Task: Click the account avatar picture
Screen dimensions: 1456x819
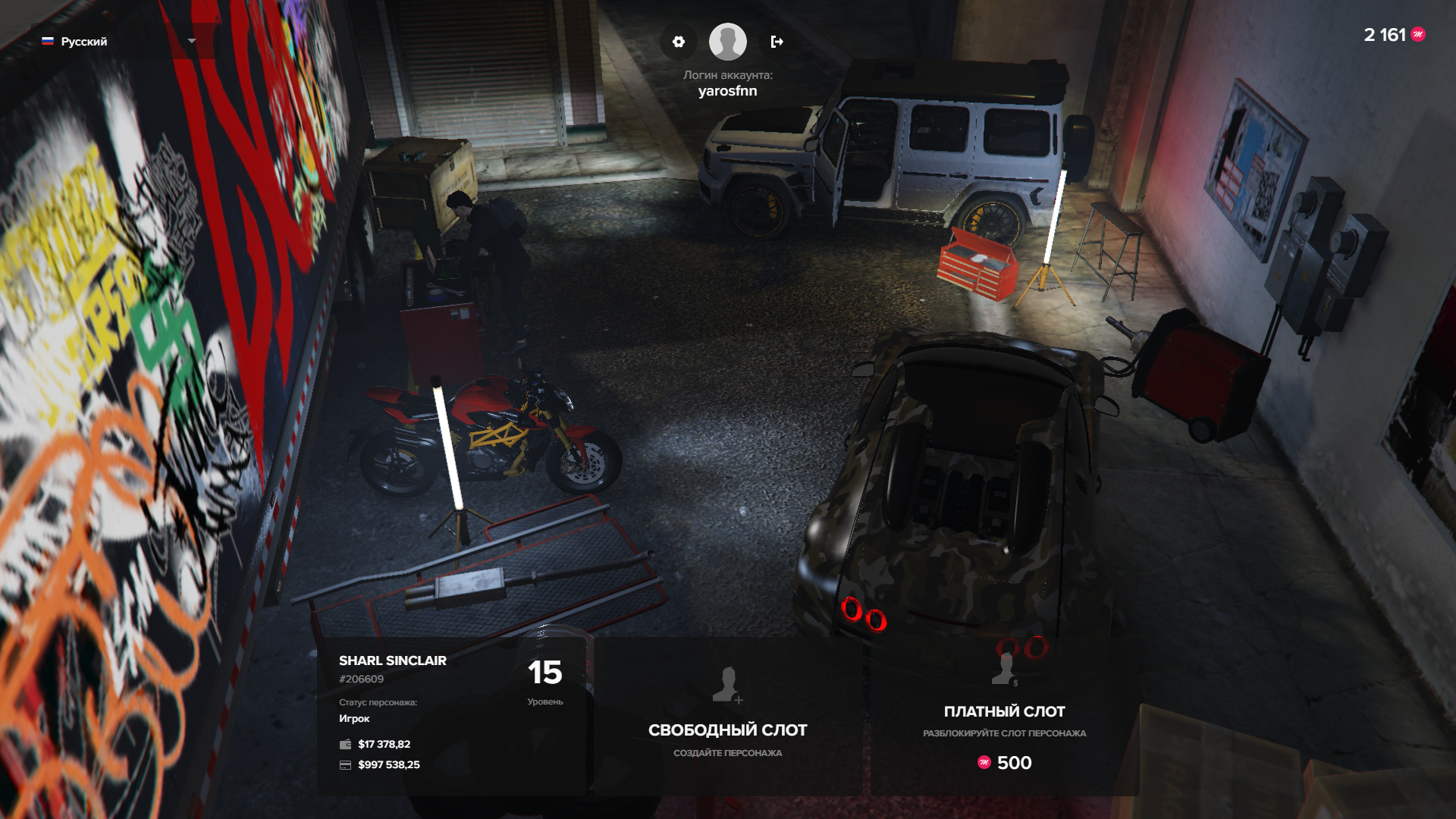Action: tap(727, 42)
